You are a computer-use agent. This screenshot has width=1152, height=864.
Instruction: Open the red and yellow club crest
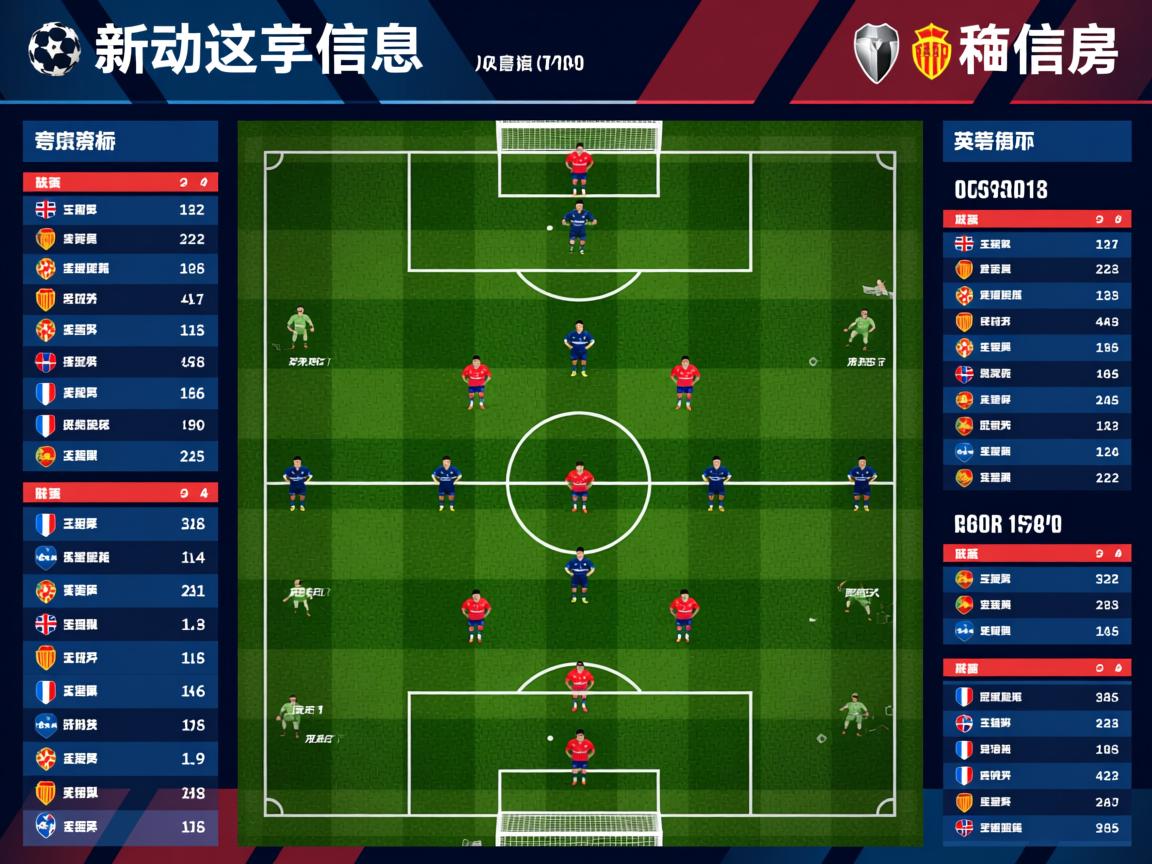[929, 52]
